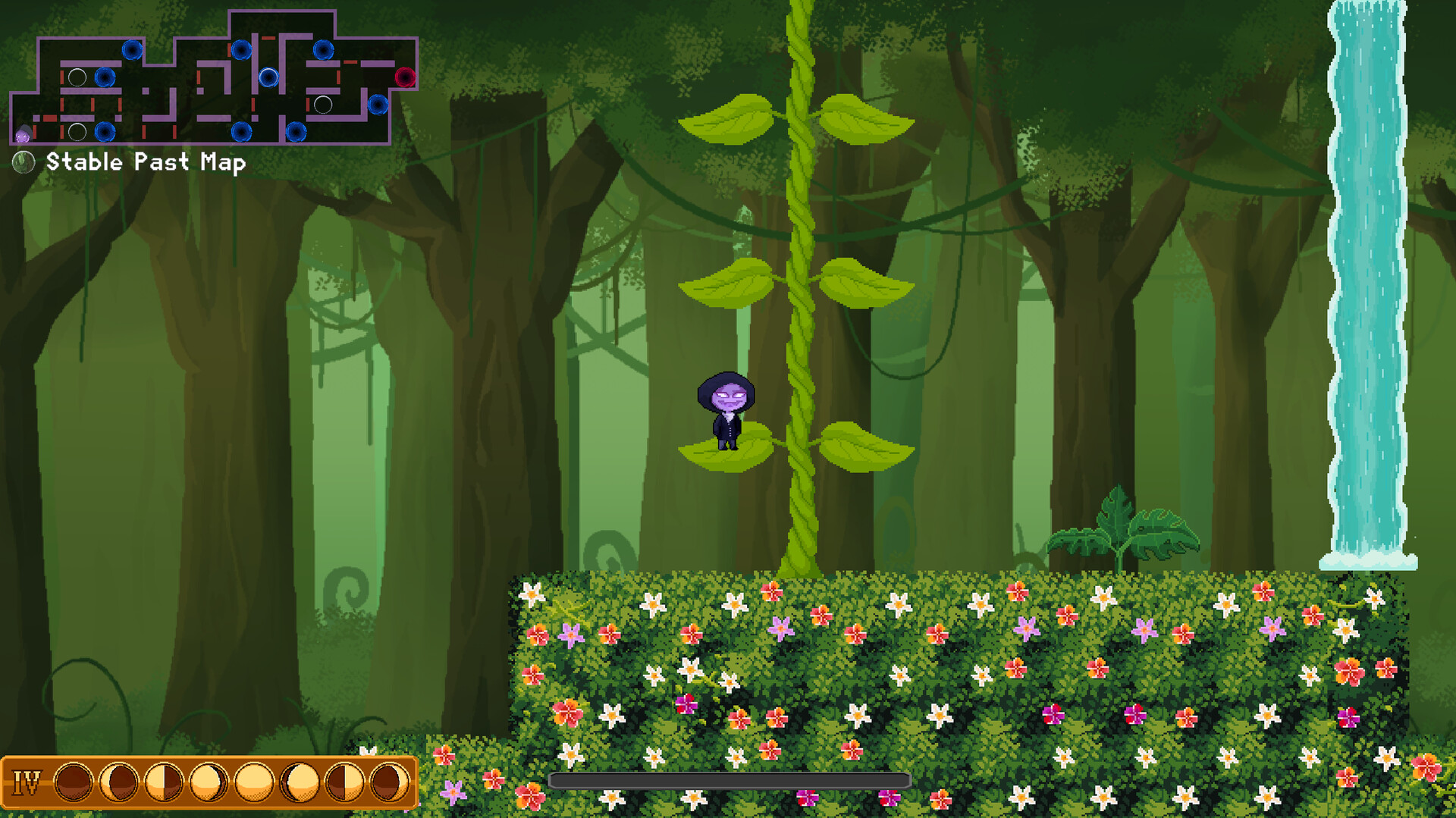Click the Stable Past Map text label
Screen dimensions: 1456x818
[x=146, y=161]
